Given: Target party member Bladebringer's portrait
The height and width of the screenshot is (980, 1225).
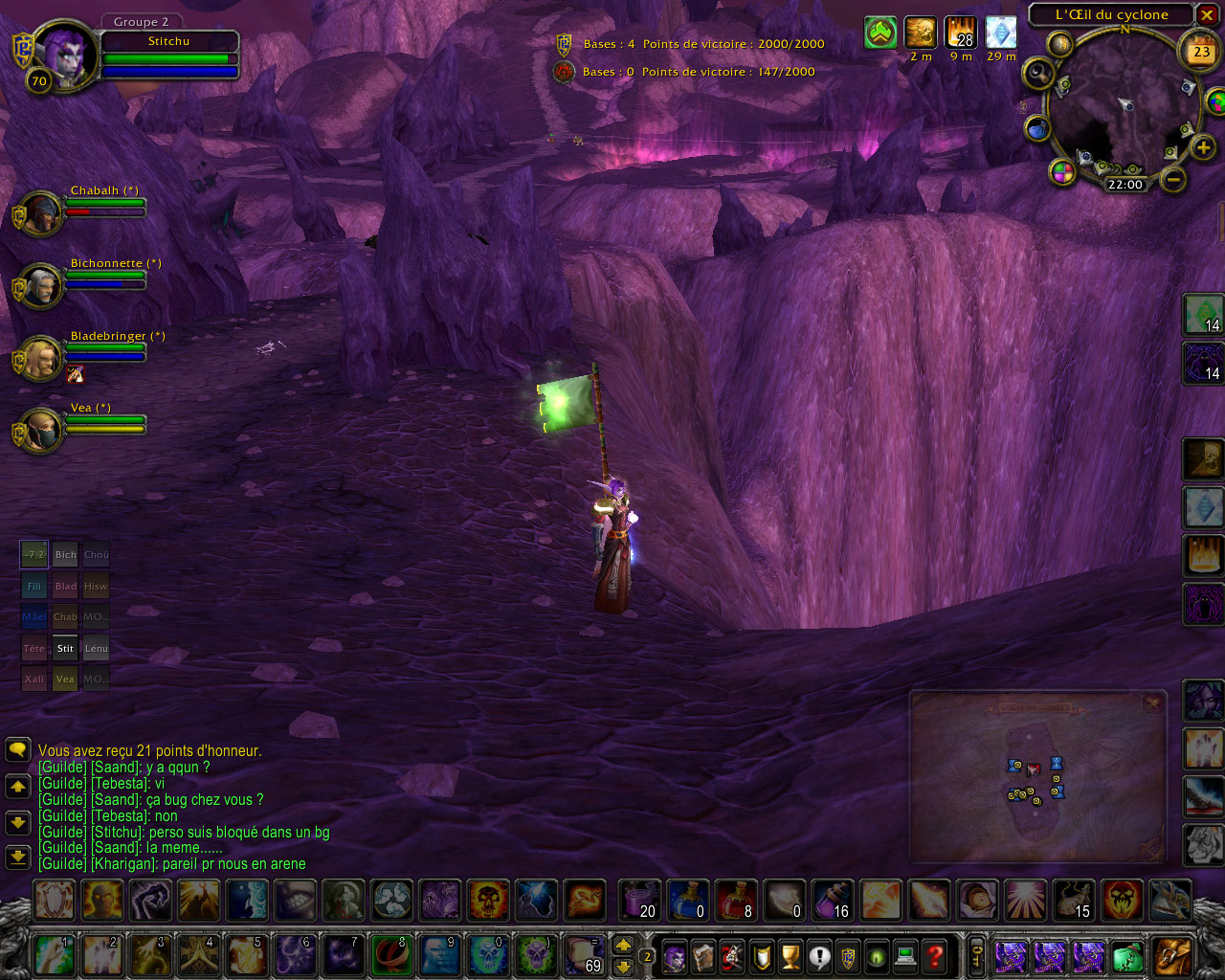Looking at the screenshot, I should click(39, 358).
